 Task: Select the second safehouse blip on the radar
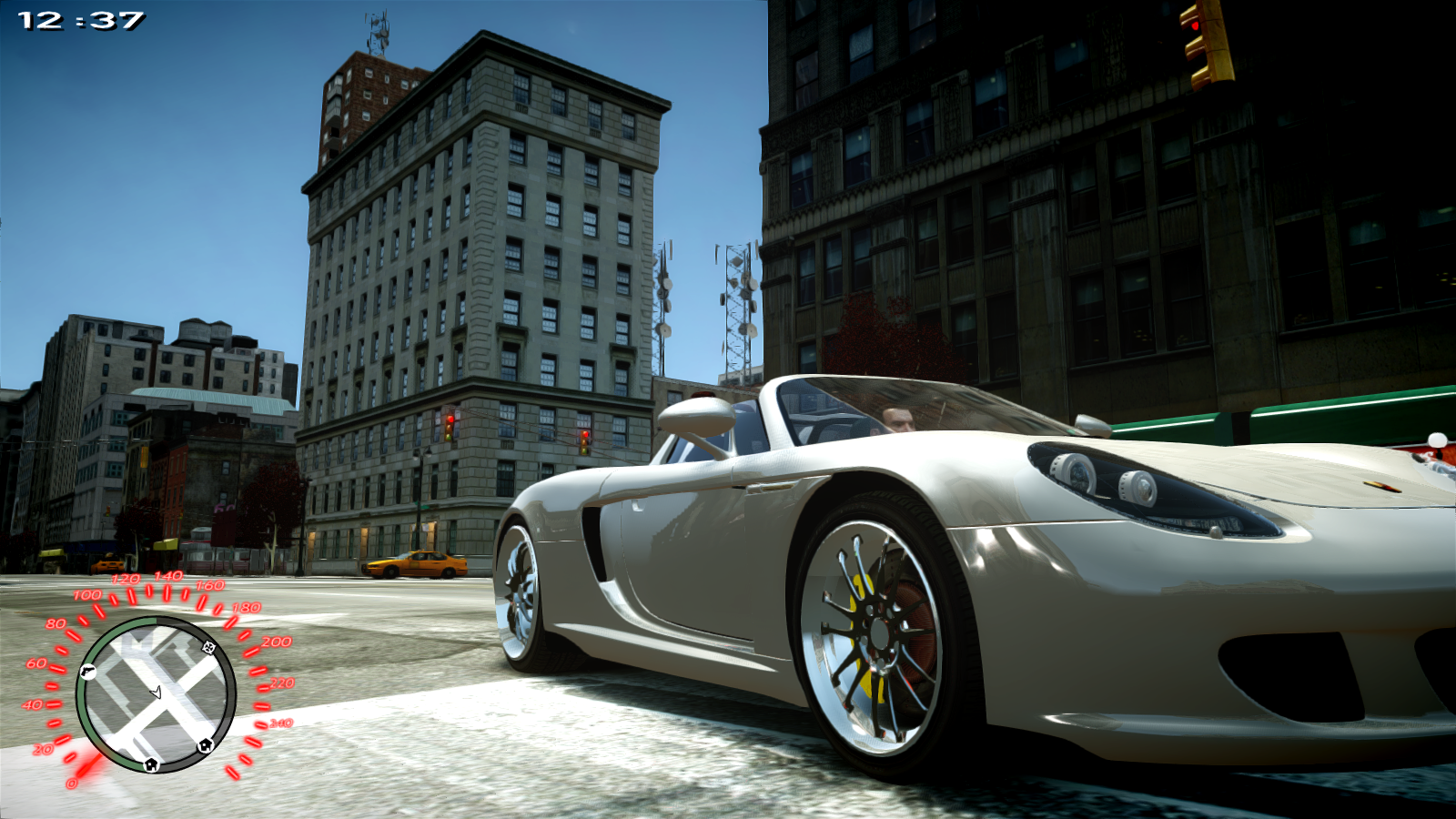(204, 746)
